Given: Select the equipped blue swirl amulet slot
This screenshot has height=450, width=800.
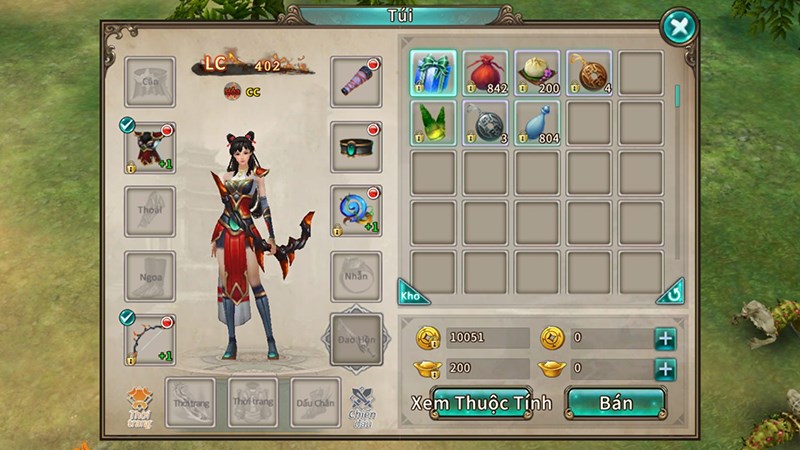Looking at the screenshot, I should click(x=356, y=211).
